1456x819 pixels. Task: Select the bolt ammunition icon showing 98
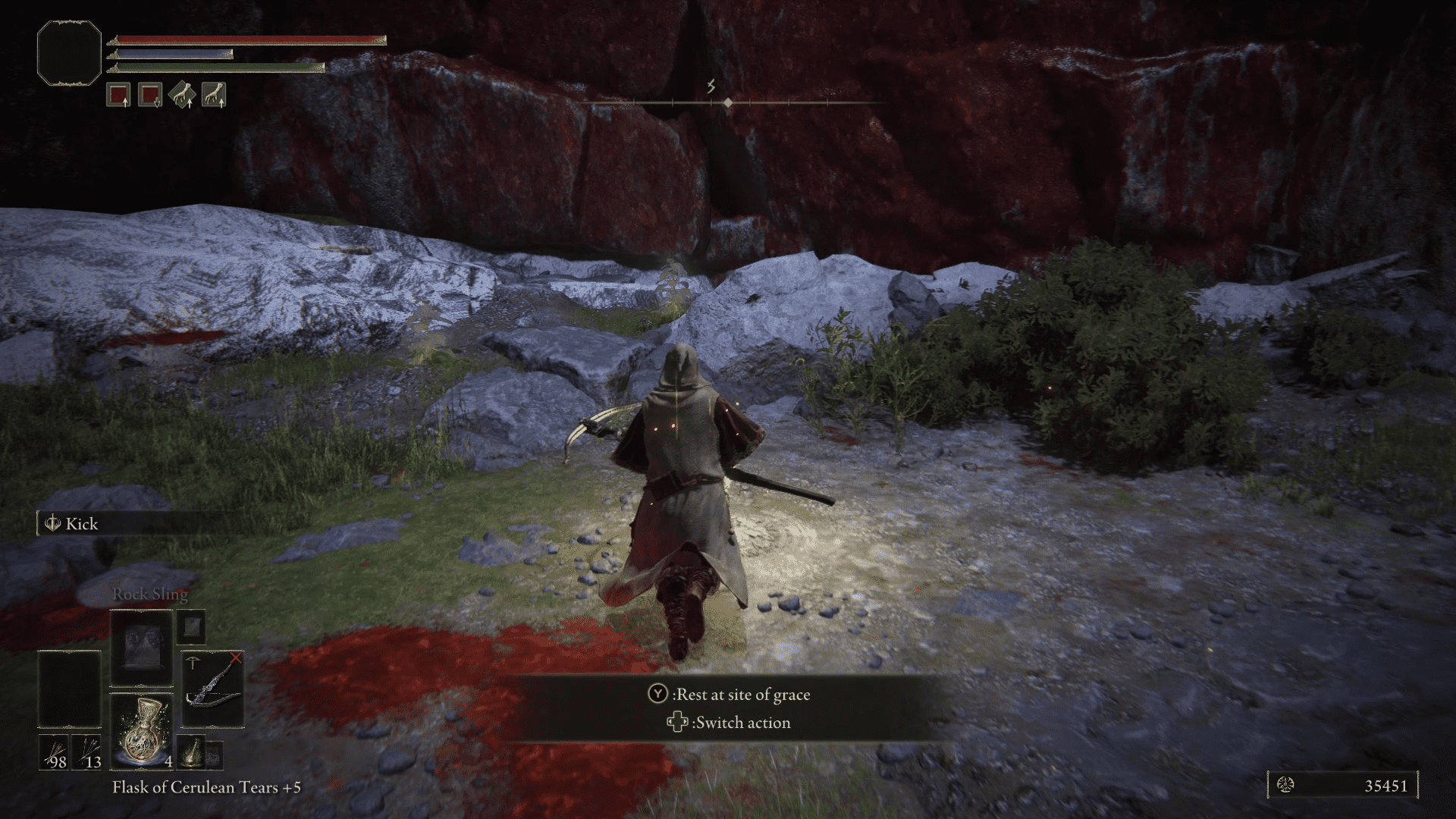click(x=54, y=752)
